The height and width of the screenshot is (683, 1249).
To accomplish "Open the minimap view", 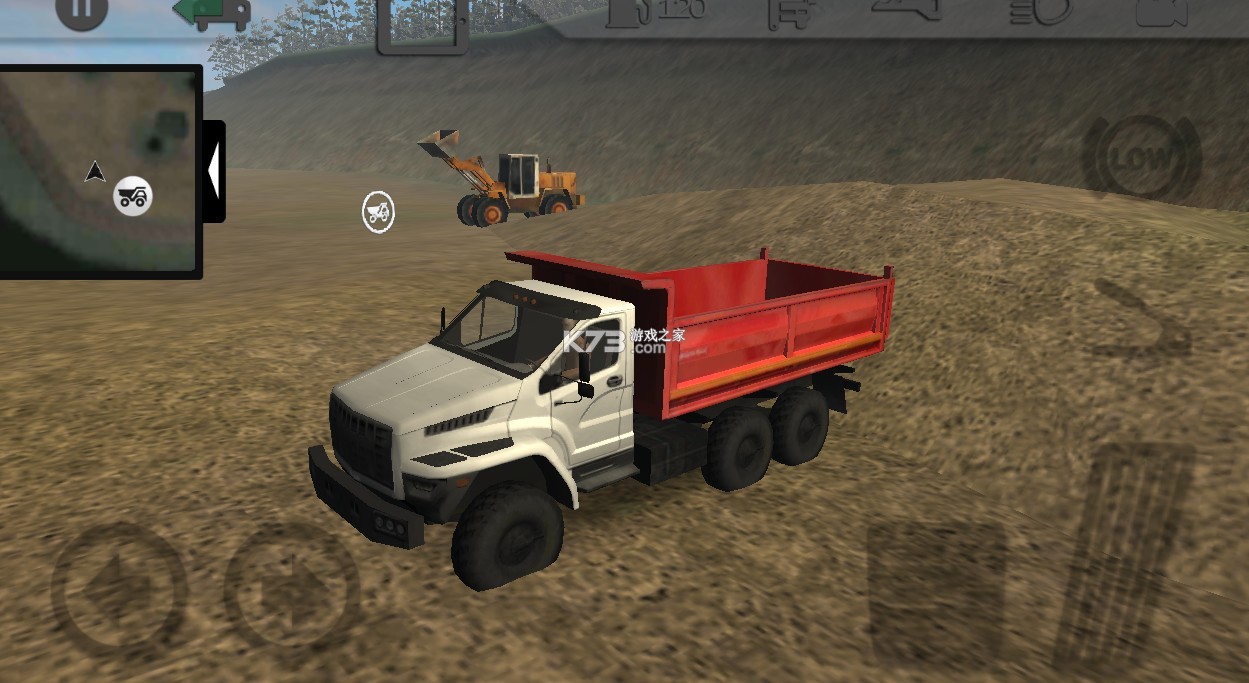I will (100, 171).
